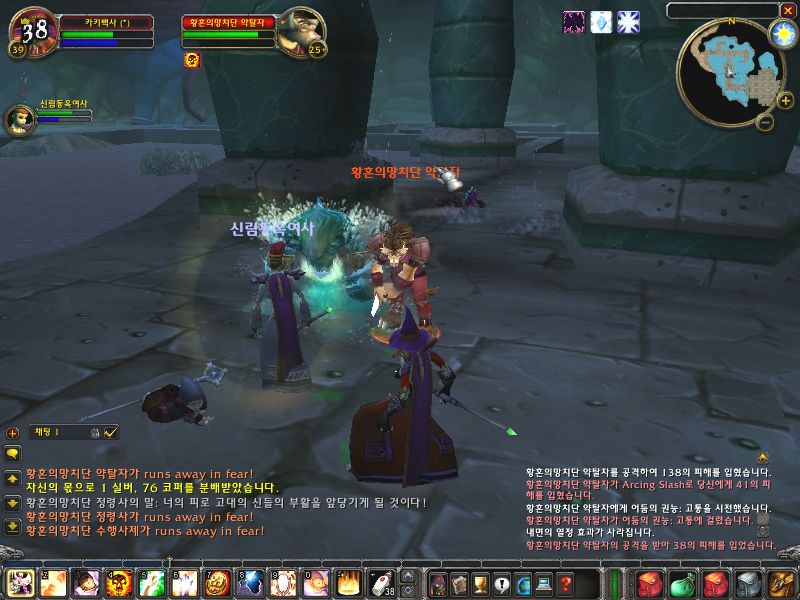Cast the wall of fire spell icon
The height and width of the screenshot is (600, 800).
point(348,583)
